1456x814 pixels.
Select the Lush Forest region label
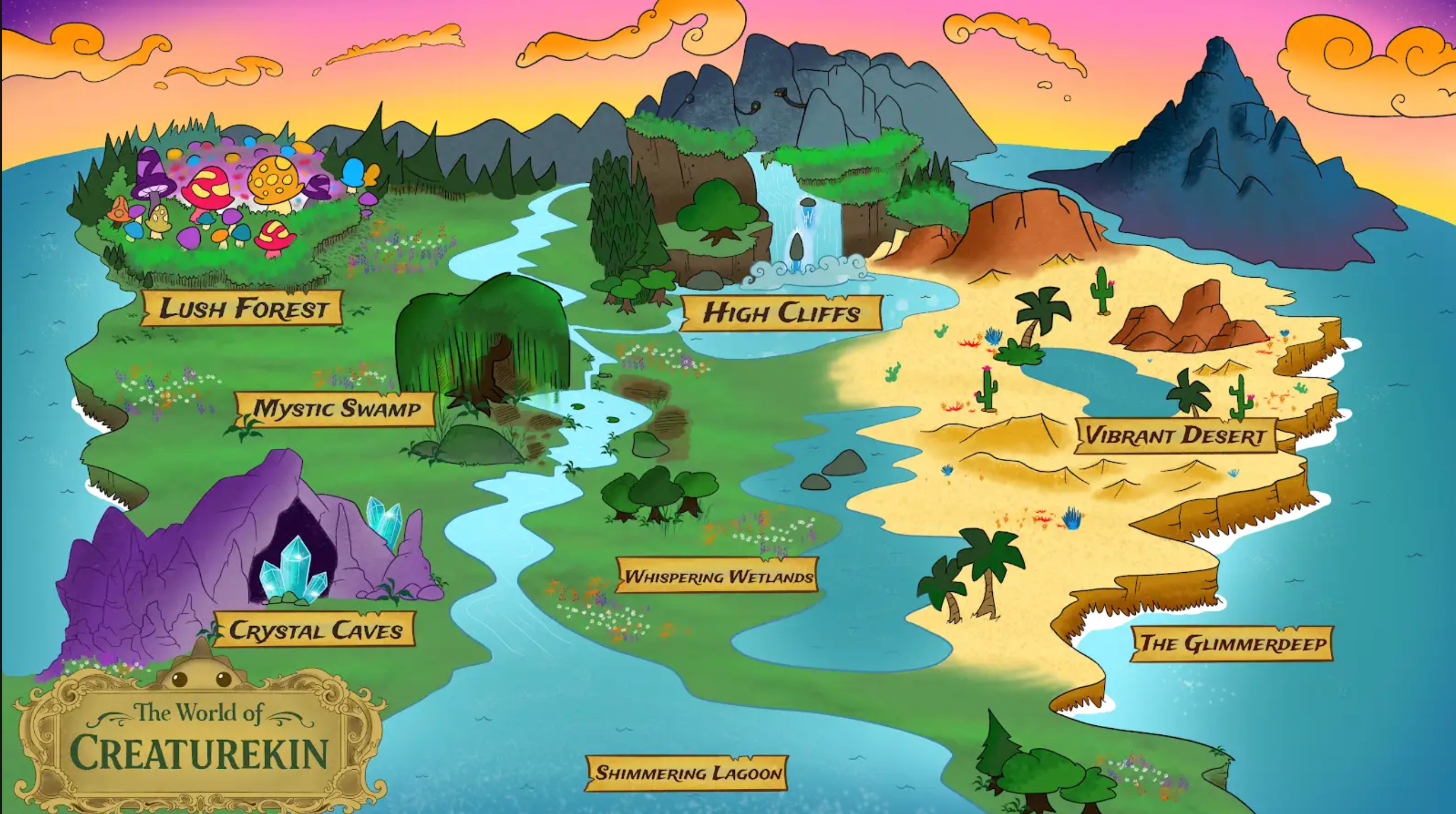pos(242,309)
